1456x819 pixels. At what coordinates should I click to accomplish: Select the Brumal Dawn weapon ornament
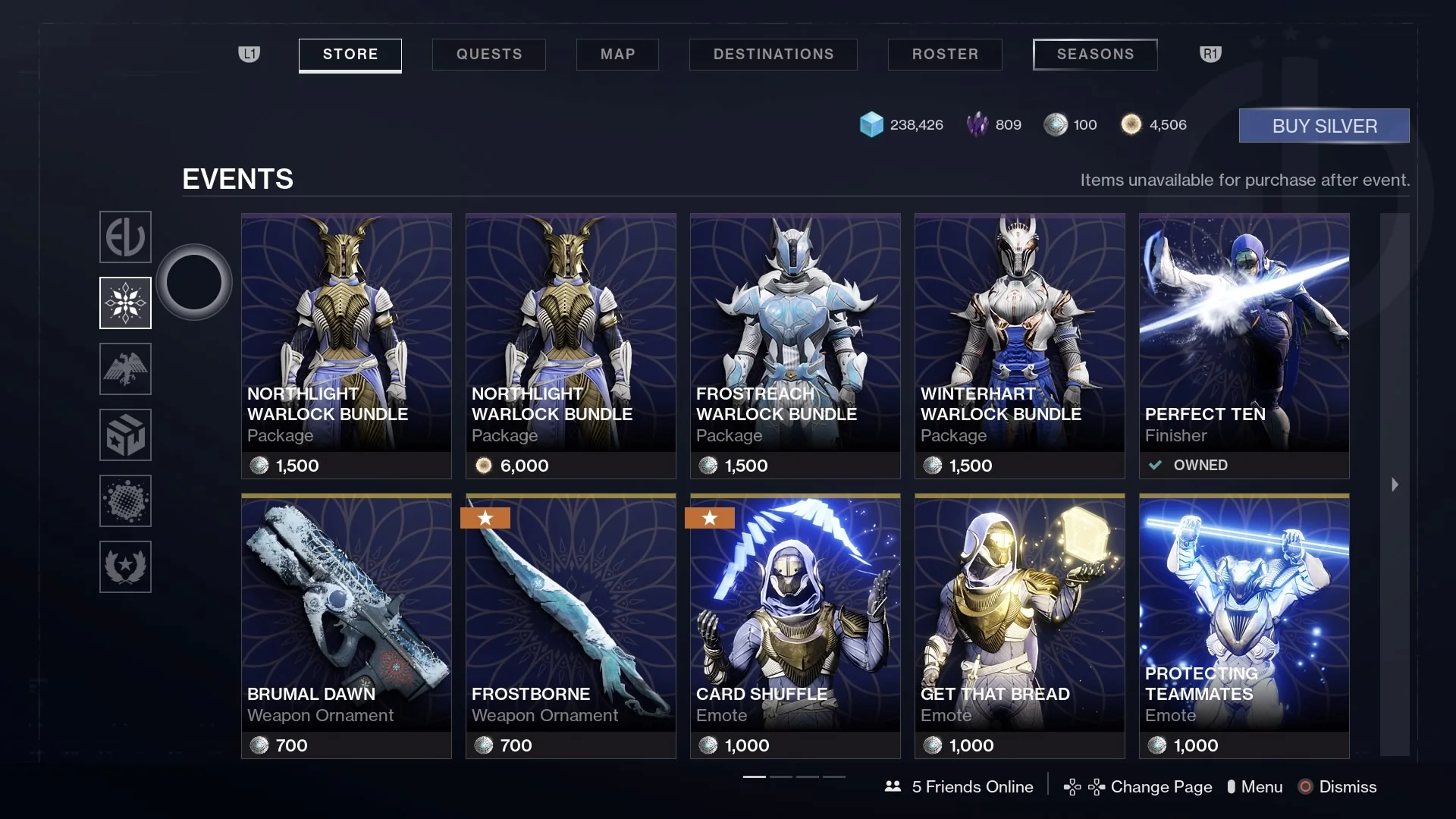click(x=346, y=626)
